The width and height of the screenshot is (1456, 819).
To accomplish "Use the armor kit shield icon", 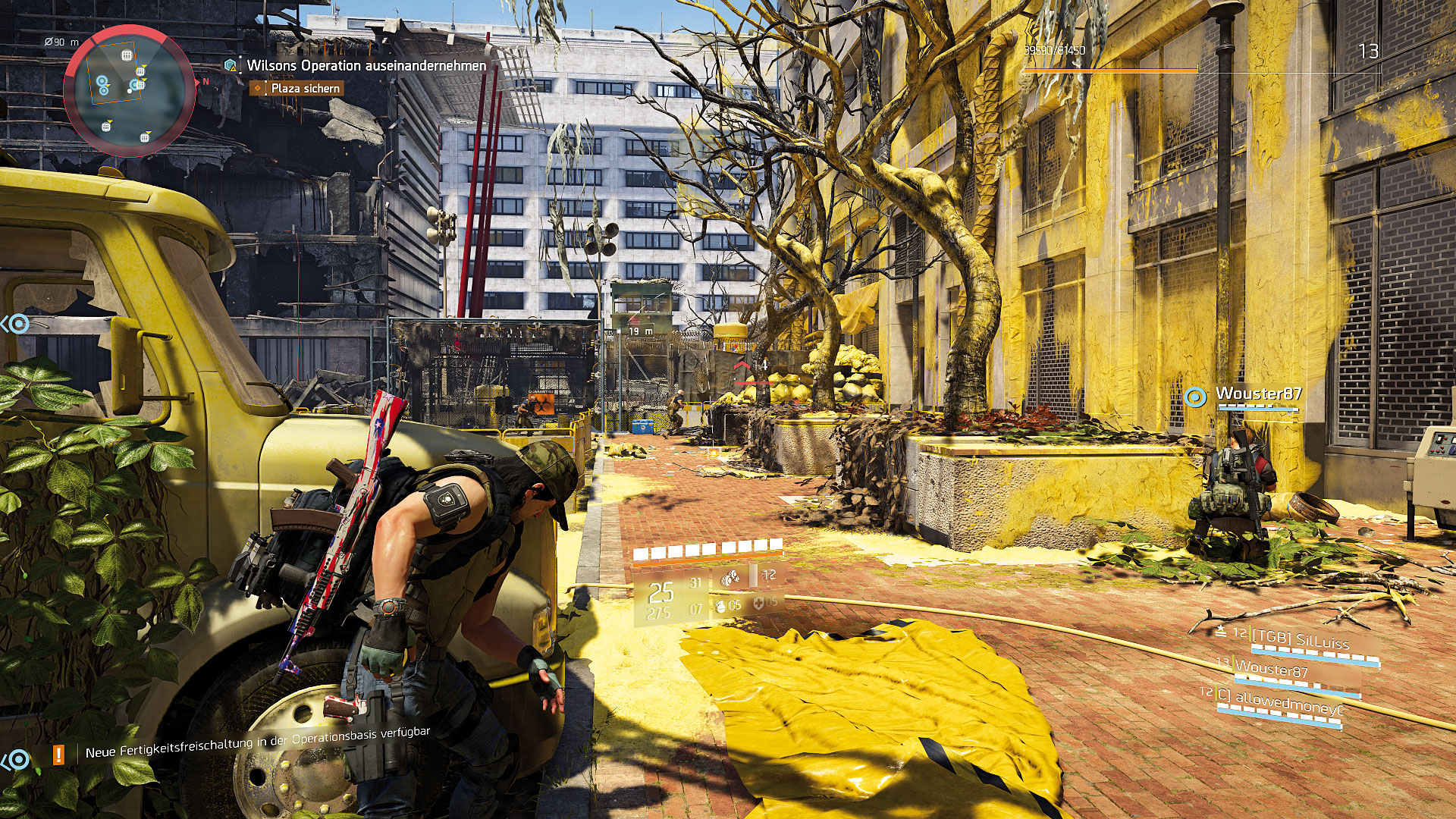I will (x=758, y=603).
